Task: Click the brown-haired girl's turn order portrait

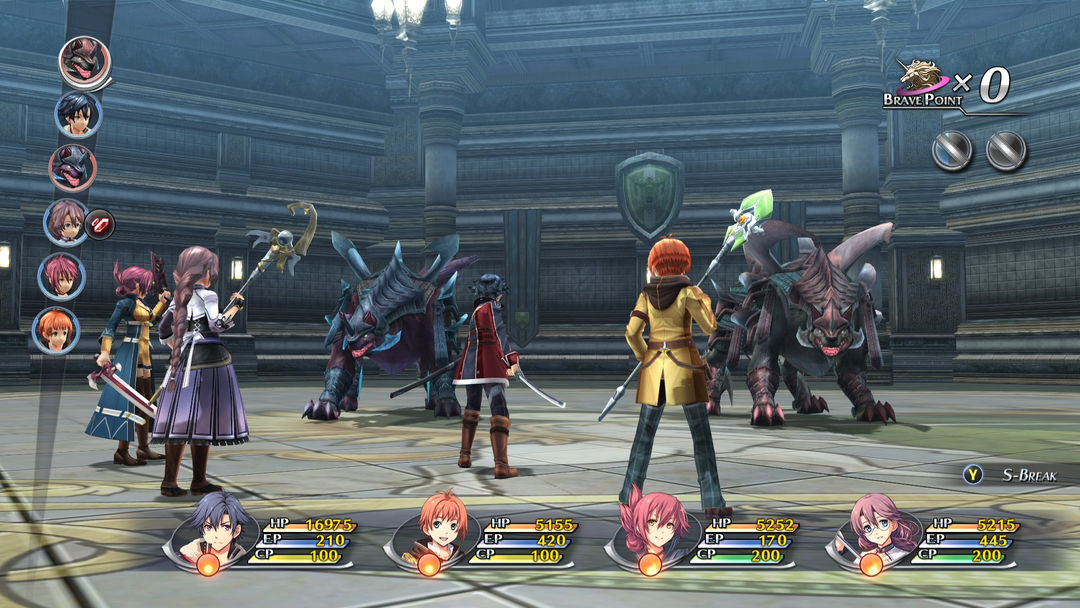Action: point(66,222)
